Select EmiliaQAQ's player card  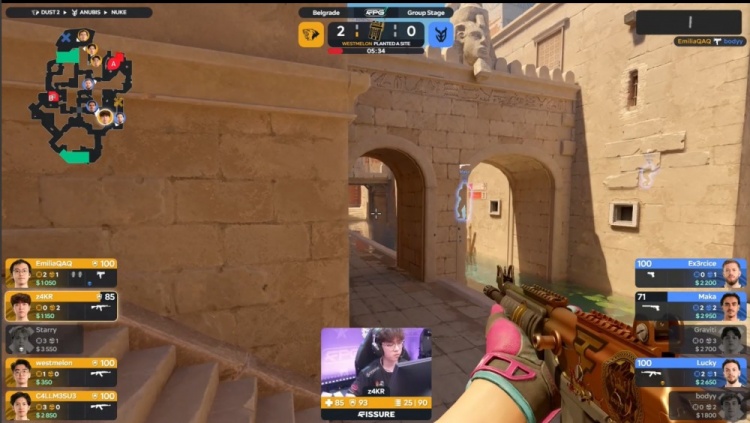point(61,273)
